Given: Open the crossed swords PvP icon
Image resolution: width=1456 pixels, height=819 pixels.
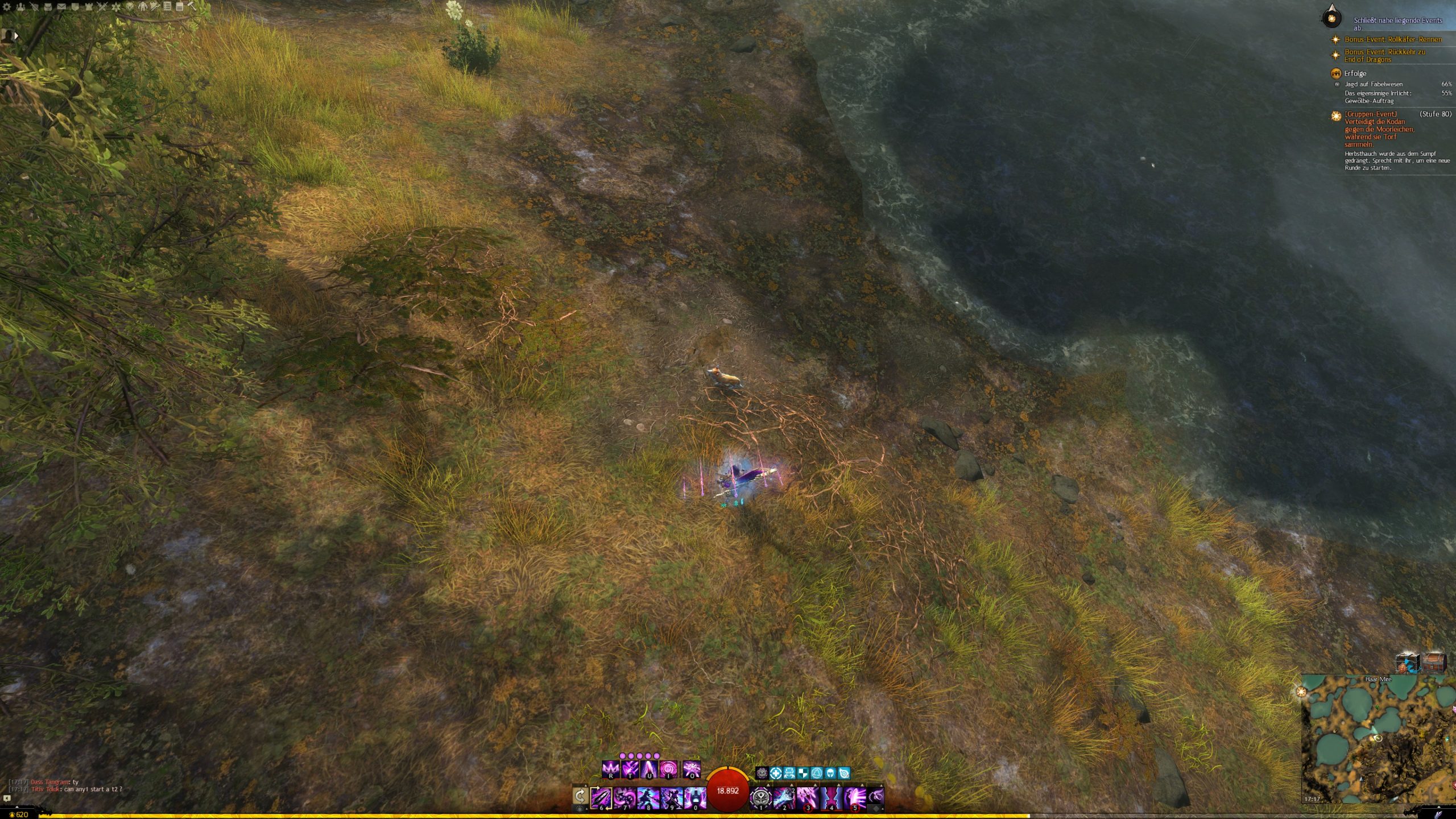Looking at the screenshot, I should click(x=102, y=7).
